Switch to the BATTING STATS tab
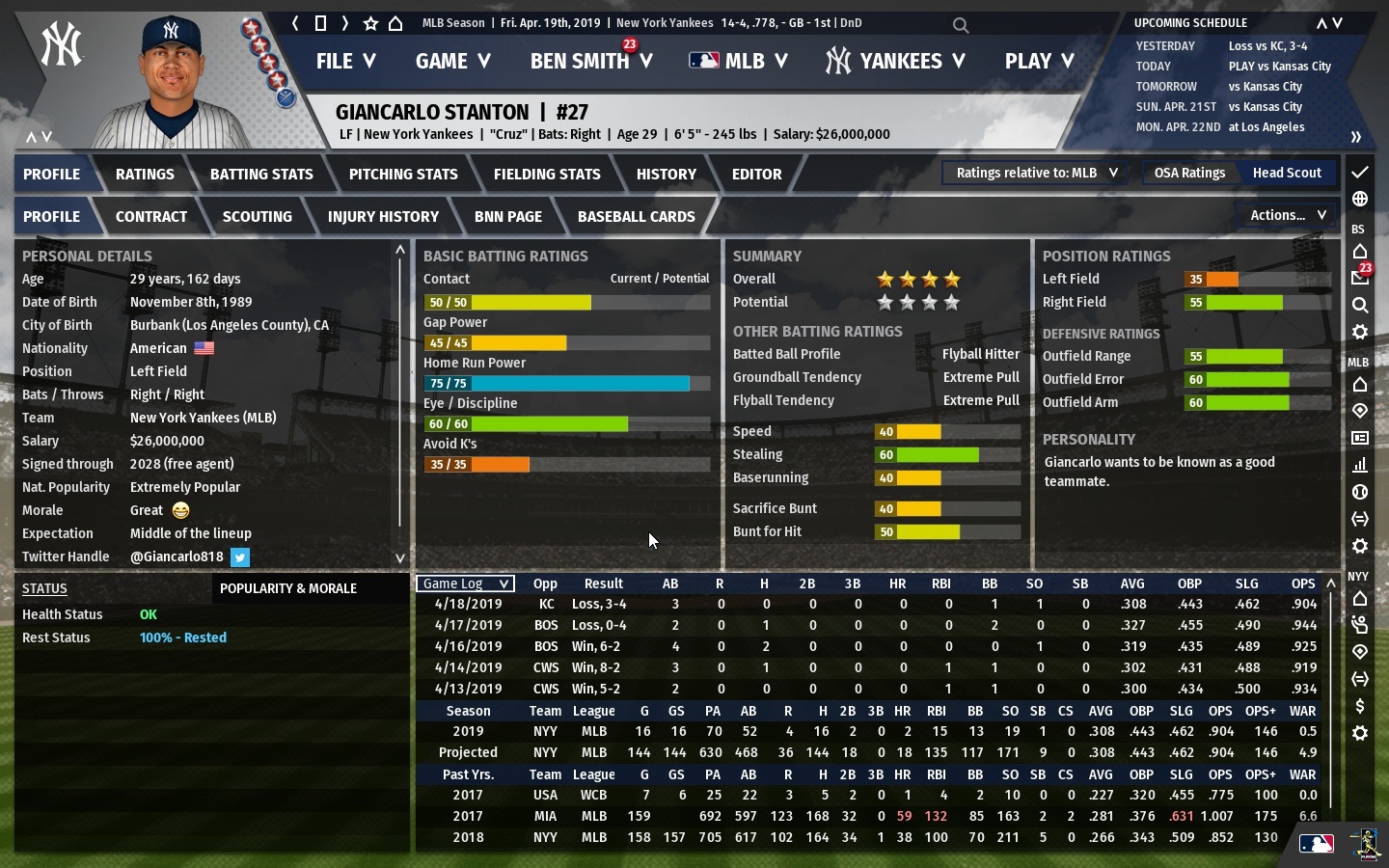This screenshot has height=868, width=1389. [x=261, y=174]
